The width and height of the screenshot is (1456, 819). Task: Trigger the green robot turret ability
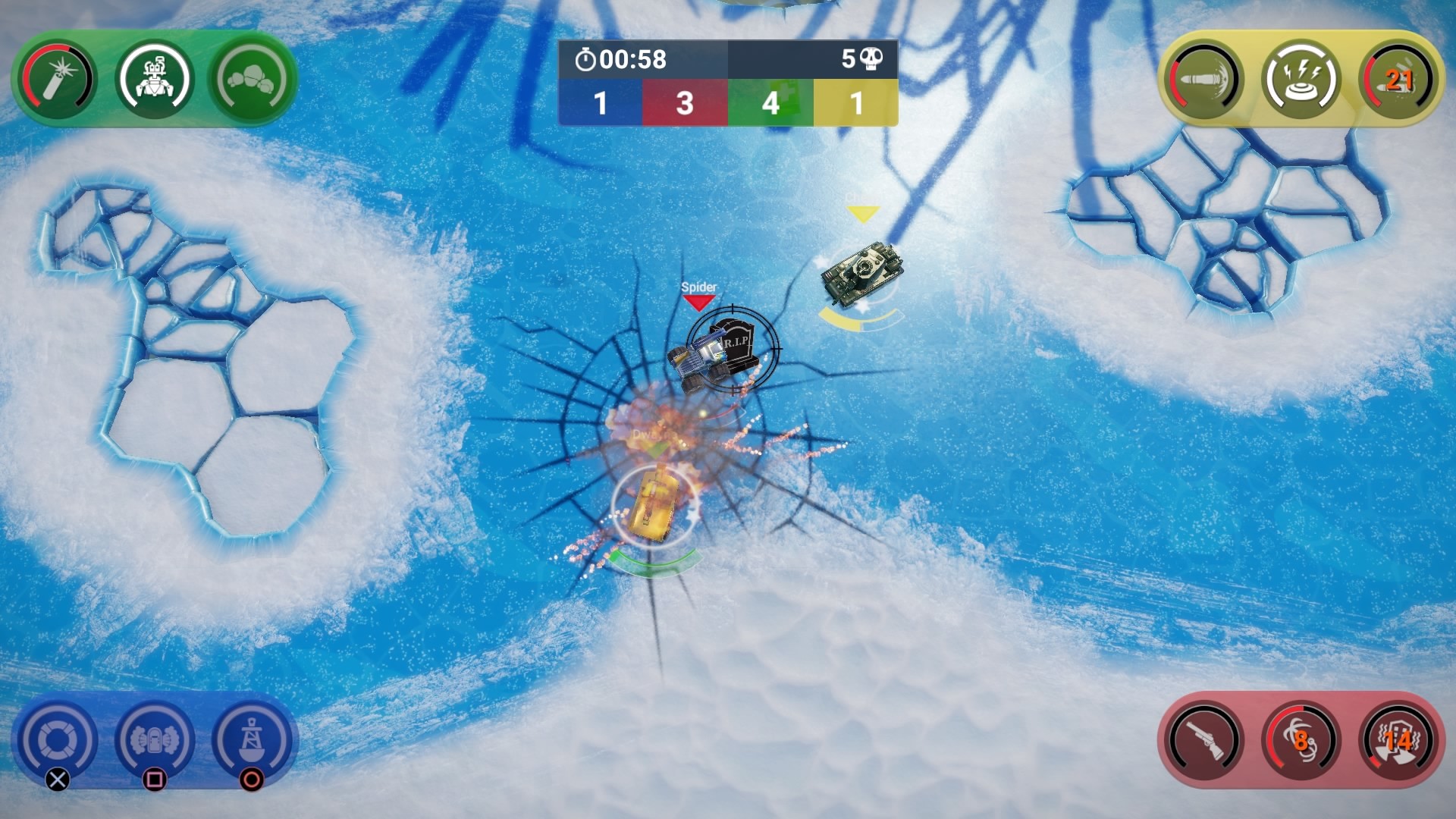[x=155, y=79]
